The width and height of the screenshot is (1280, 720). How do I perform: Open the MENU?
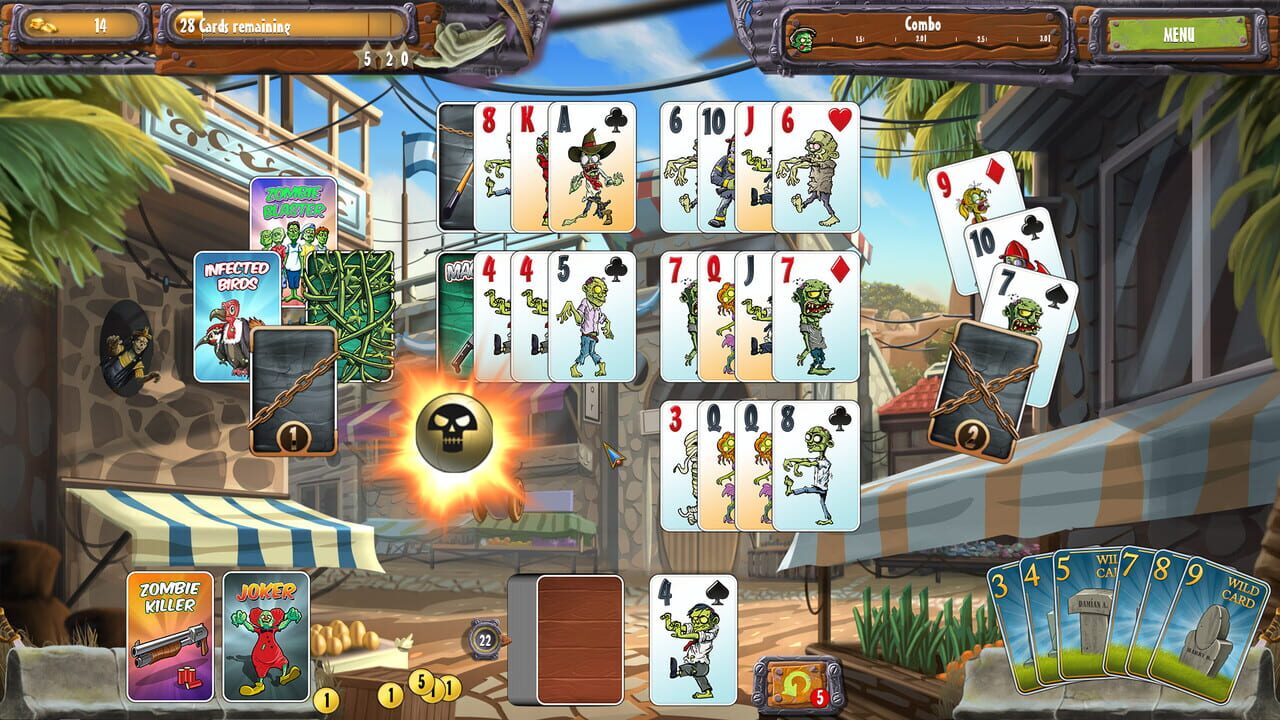pos(1181,32)
